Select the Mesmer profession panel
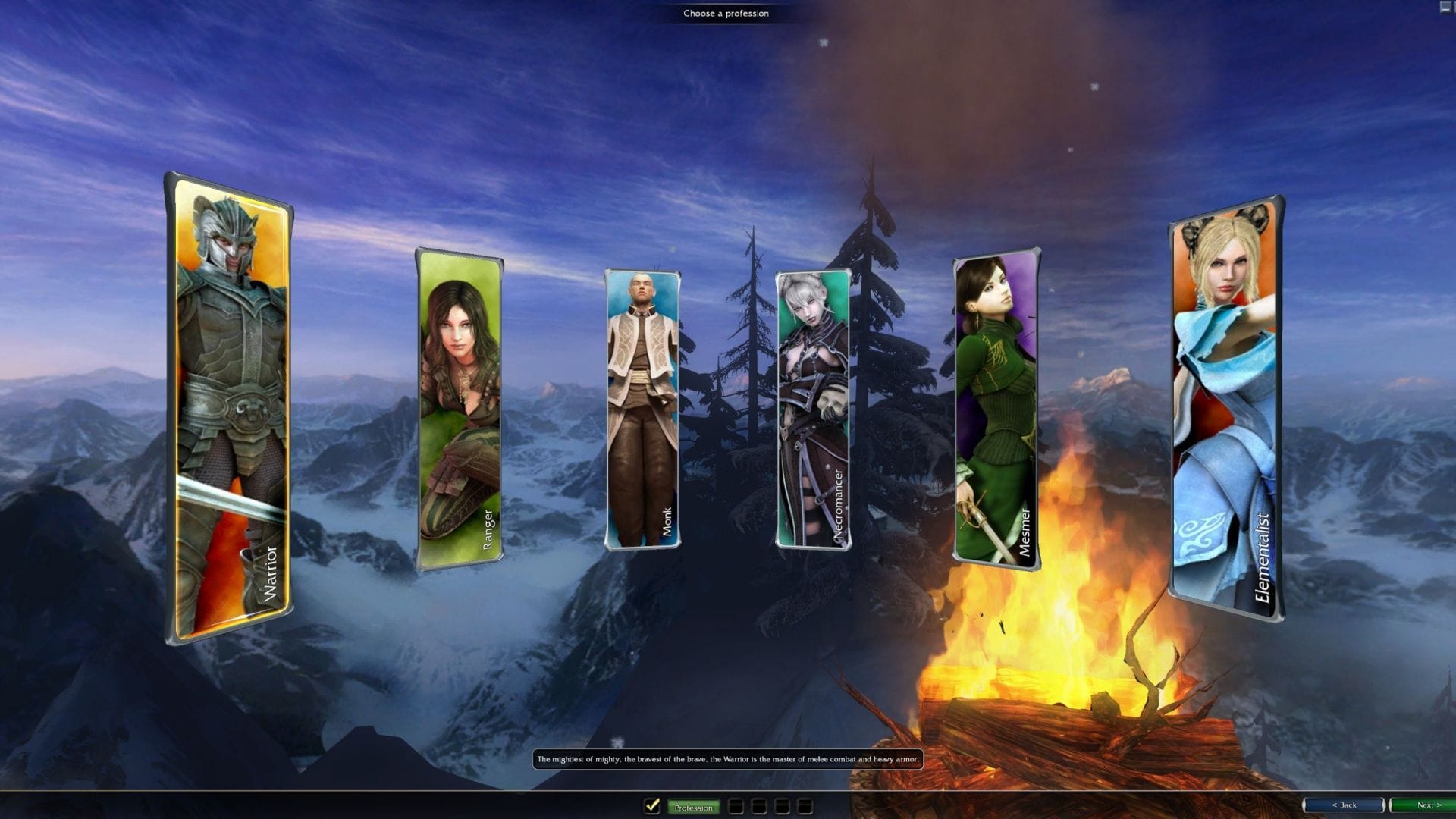The width and height of the screenshot is (1456, 819). pyautogui.click(x=993, y=409)
